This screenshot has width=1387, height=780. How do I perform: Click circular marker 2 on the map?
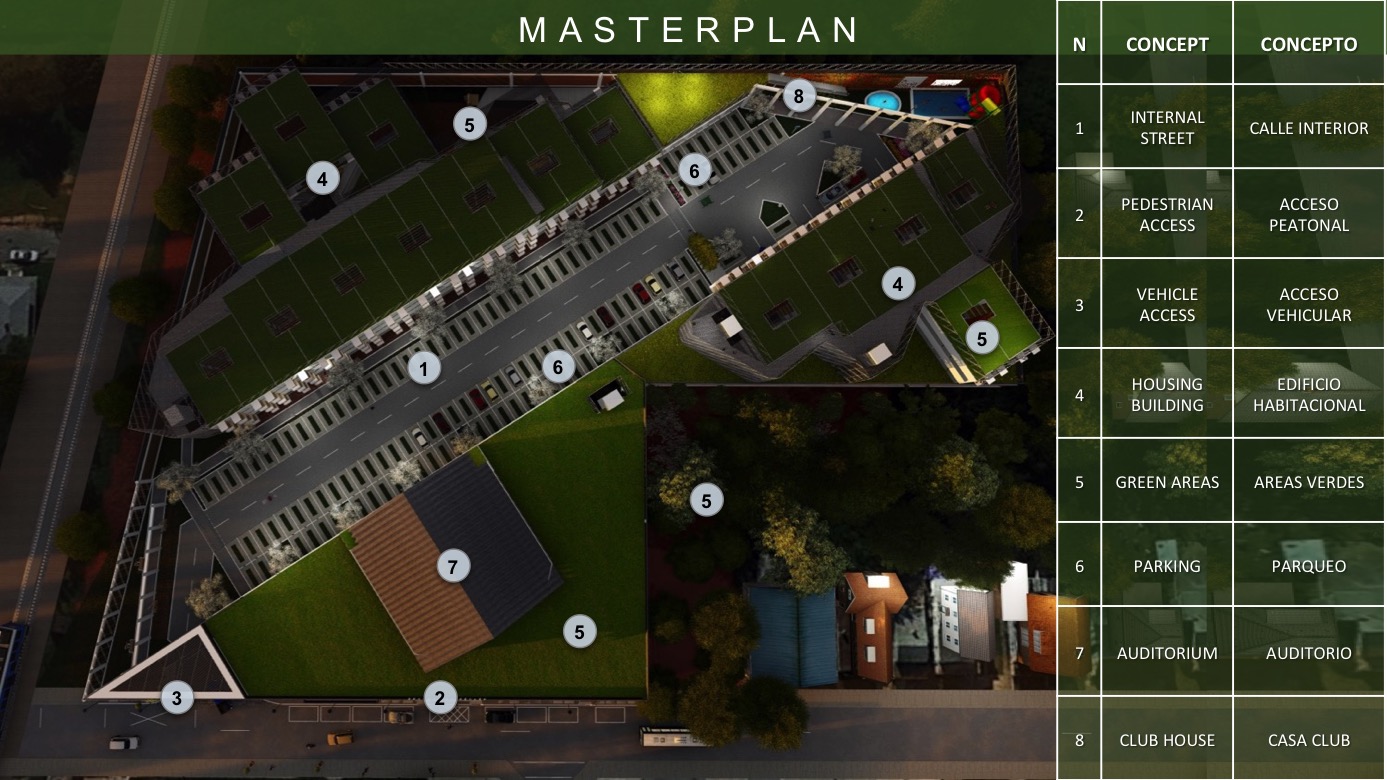[x=439, y=698]
